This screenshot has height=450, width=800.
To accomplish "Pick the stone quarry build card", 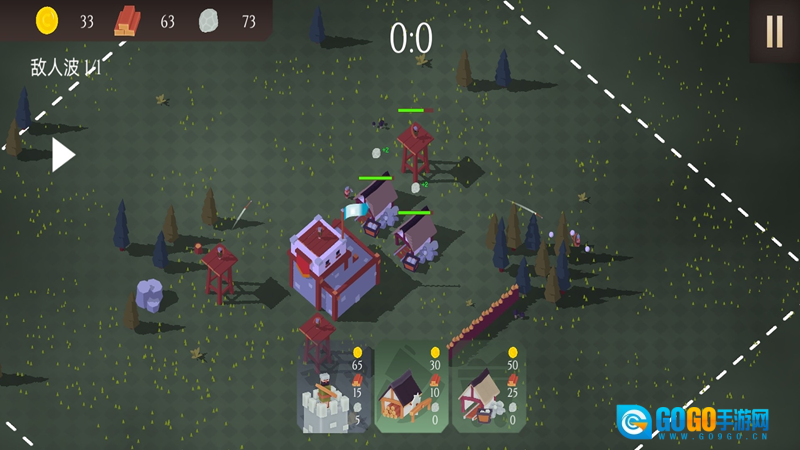I will 489,388.
